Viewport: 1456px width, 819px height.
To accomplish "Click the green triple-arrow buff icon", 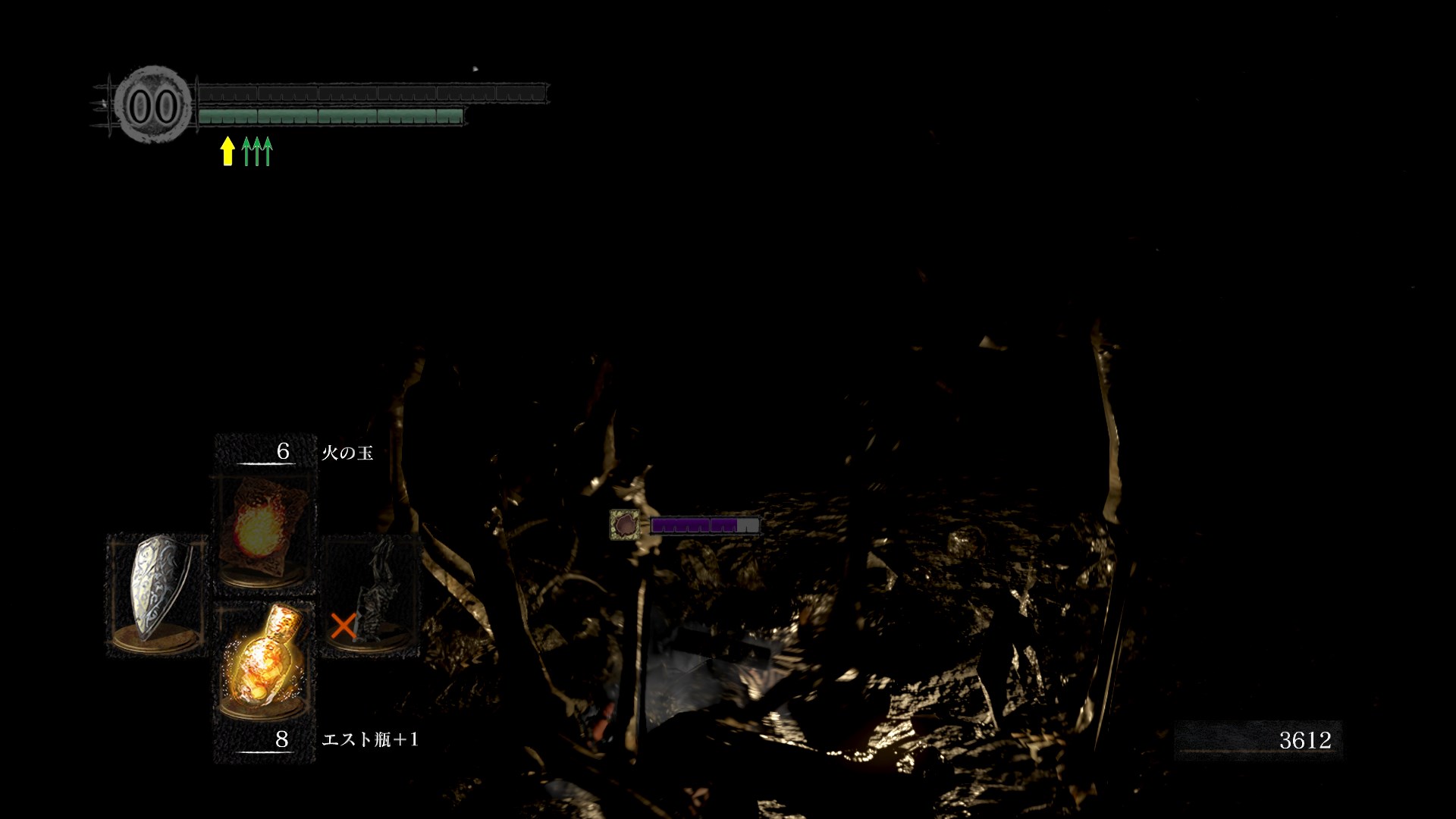I will tap(257, 151).
